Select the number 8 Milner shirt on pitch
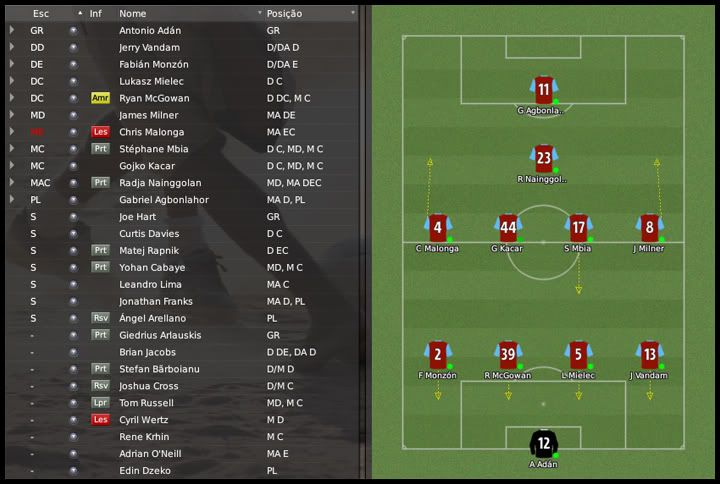Screen dimensions: 720x484 tap(649, 226)
